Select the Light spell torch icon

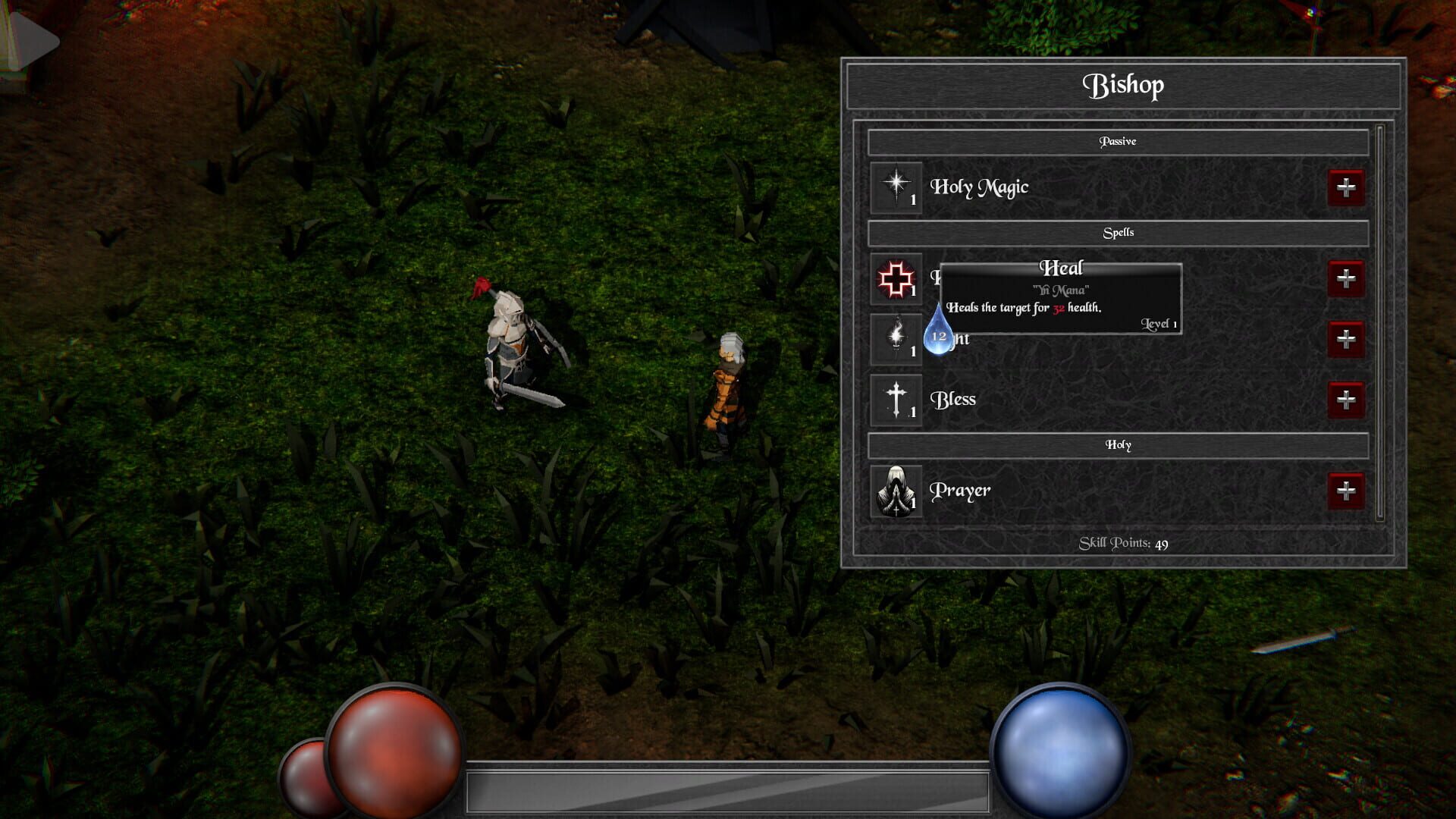(896, 339)
